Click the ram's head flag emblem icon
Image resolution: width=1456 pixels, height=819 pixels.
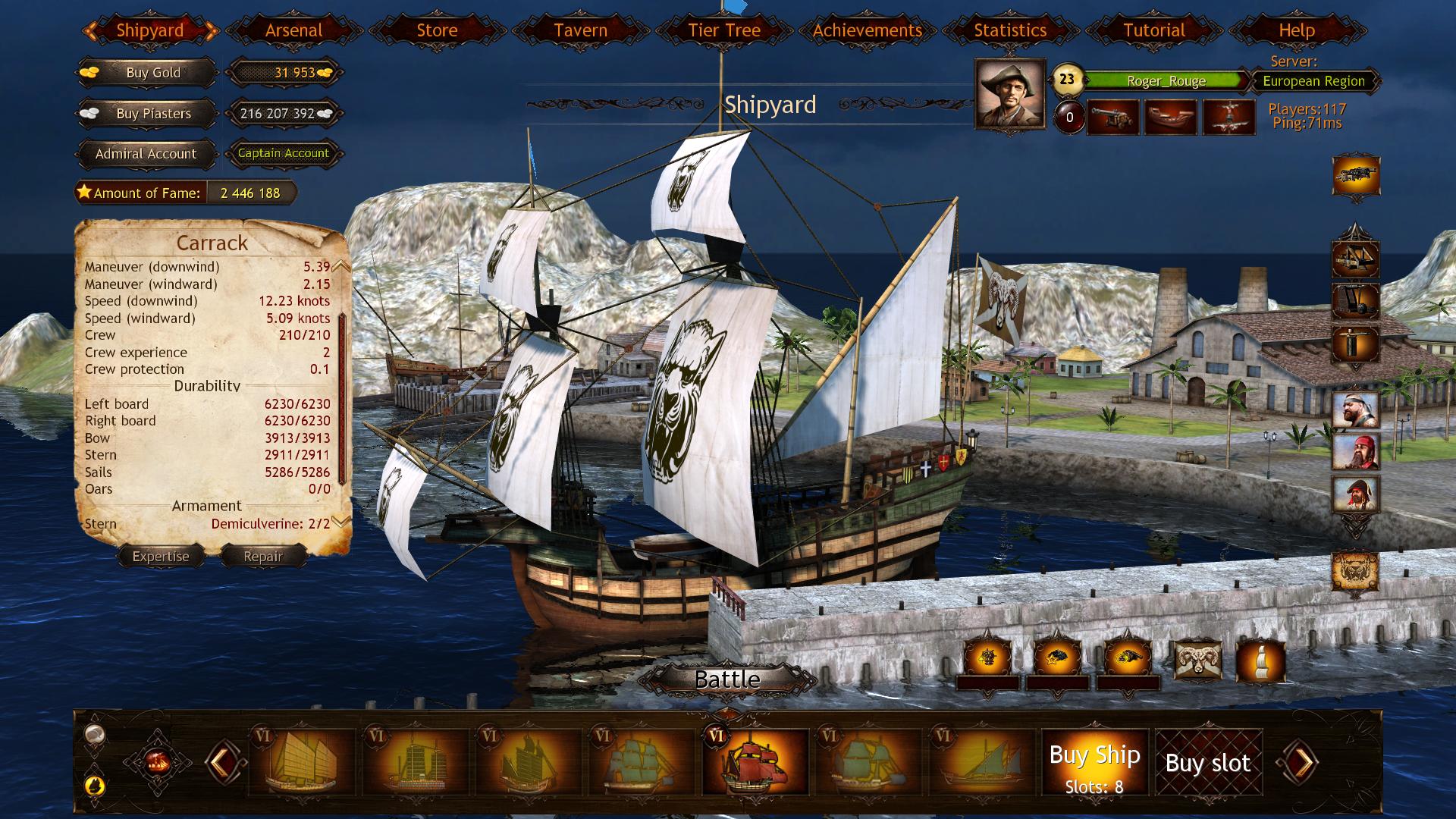(1197, 661)
